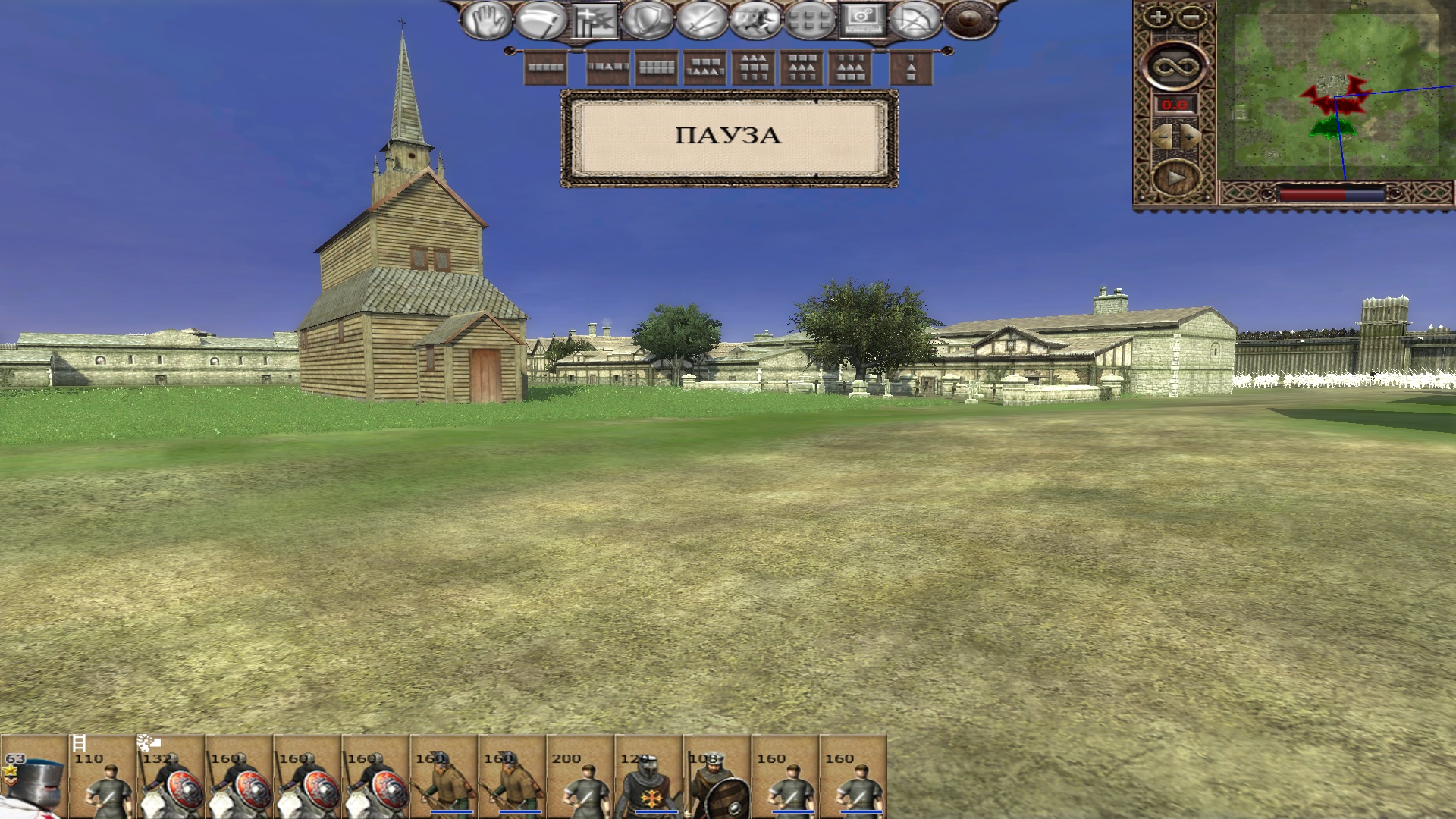This screenshot has width=1456, height=819.
Task: Toggle the group formation banners button
Action: [595, 20]
